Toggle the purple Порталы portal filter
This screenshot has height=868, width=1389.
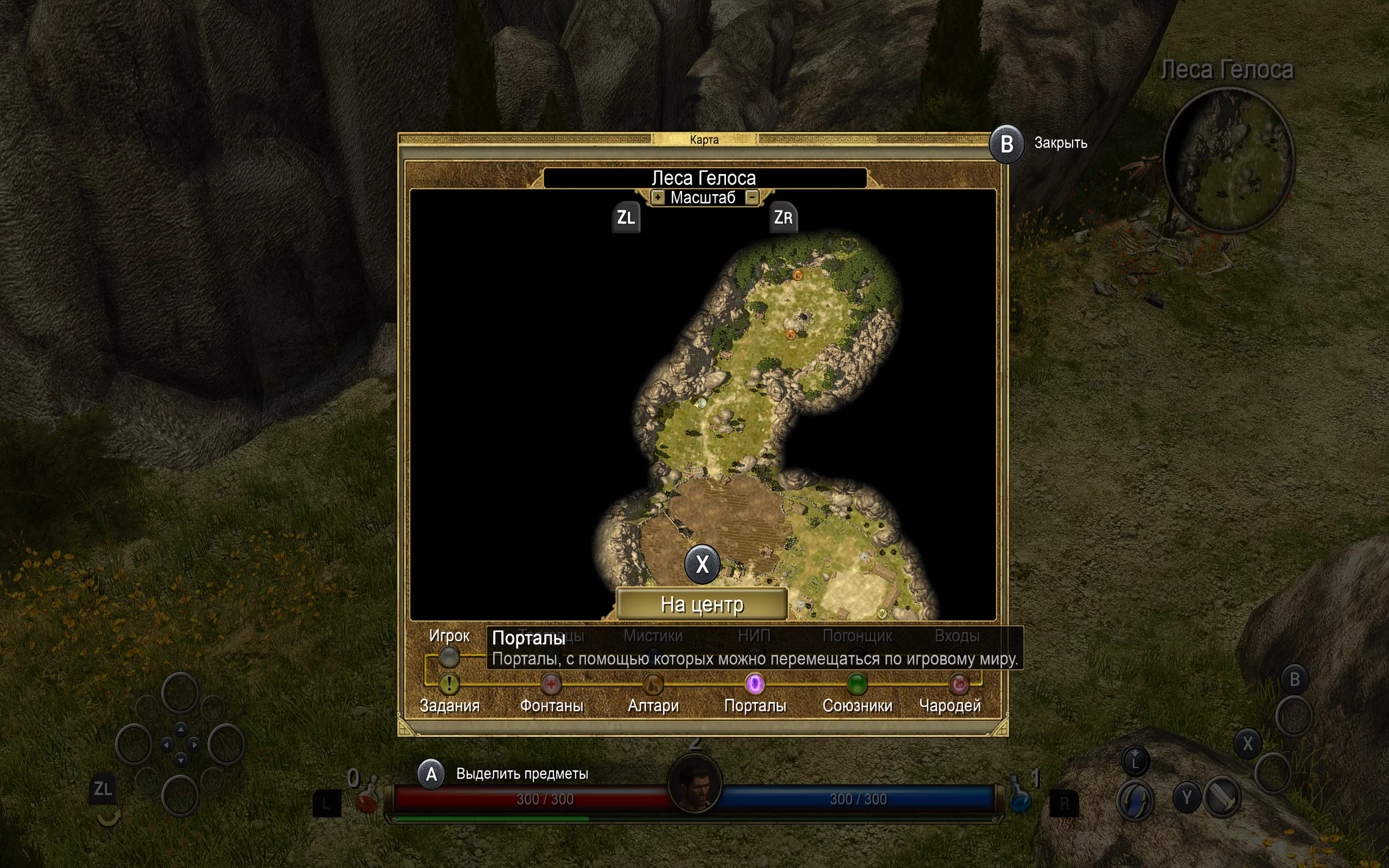click(x=755, y=684)
